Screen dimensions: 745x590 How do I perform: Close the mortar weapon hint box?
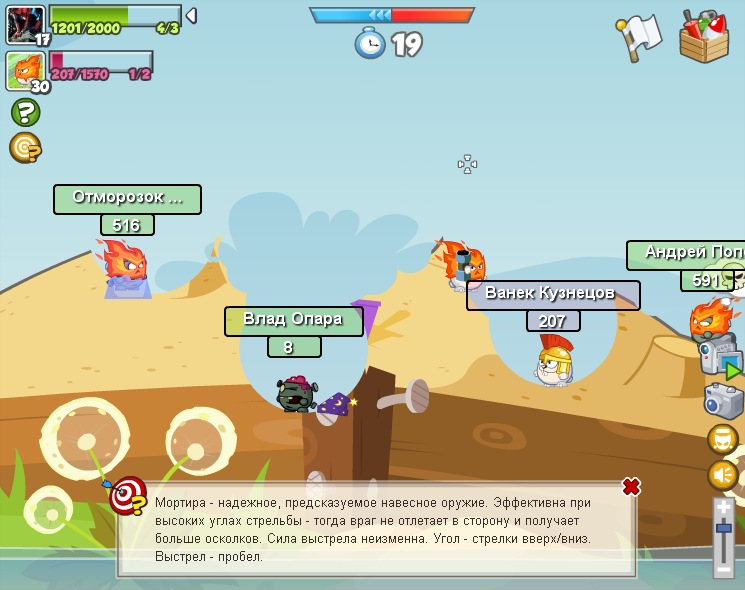click(x=631, y=487)
